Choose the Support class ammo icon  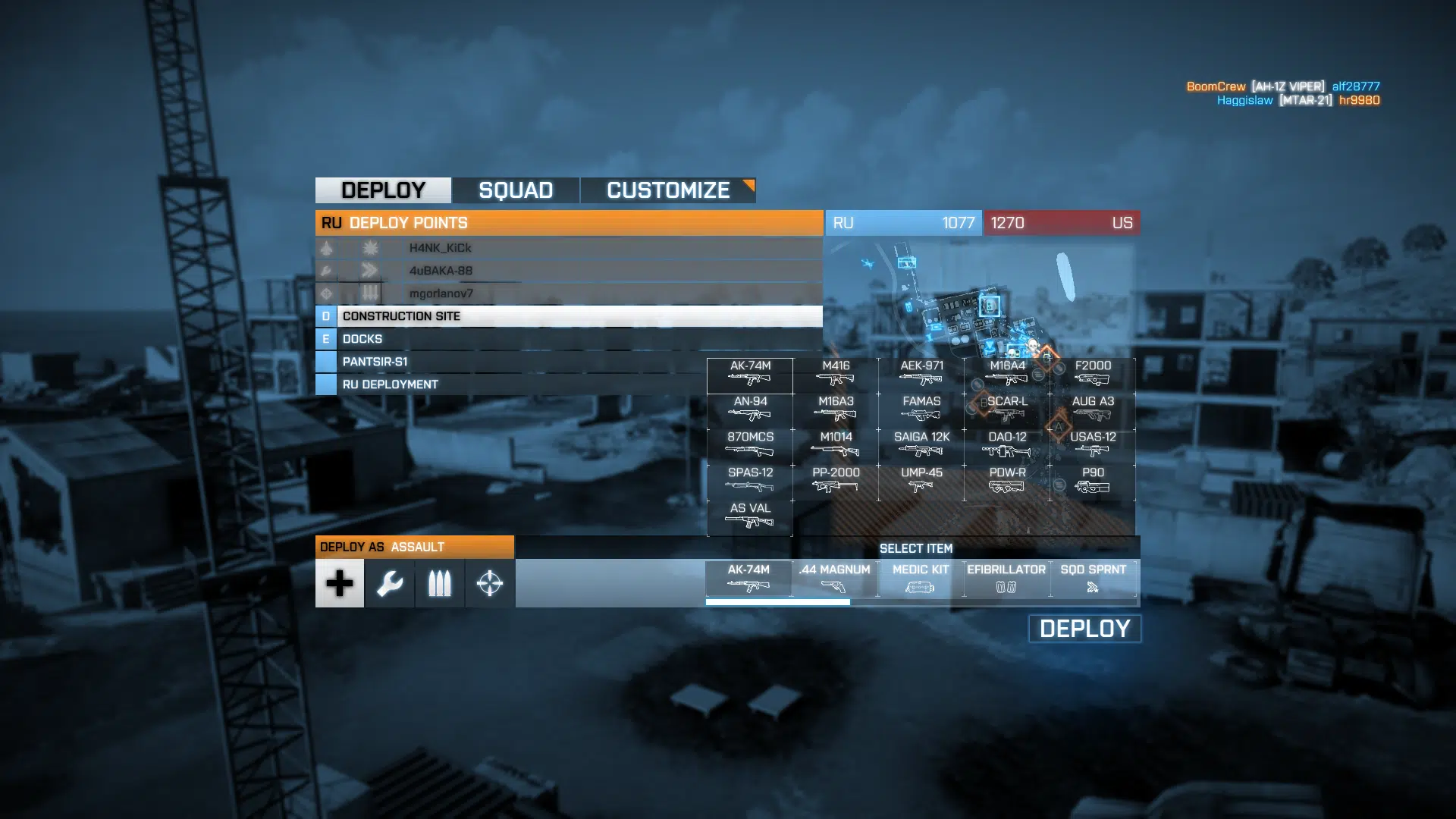click(440, 583)
